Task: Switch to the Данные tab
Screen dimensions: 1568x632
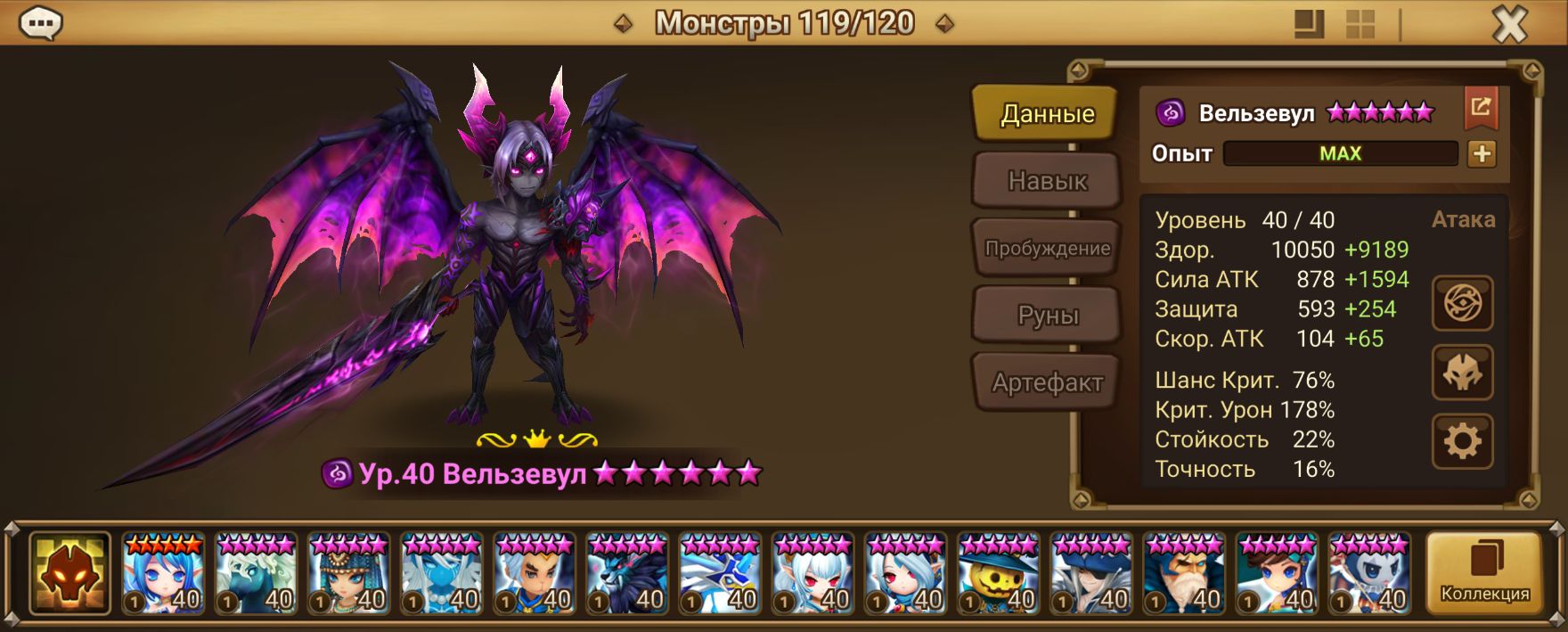Action: (1047, 114)
